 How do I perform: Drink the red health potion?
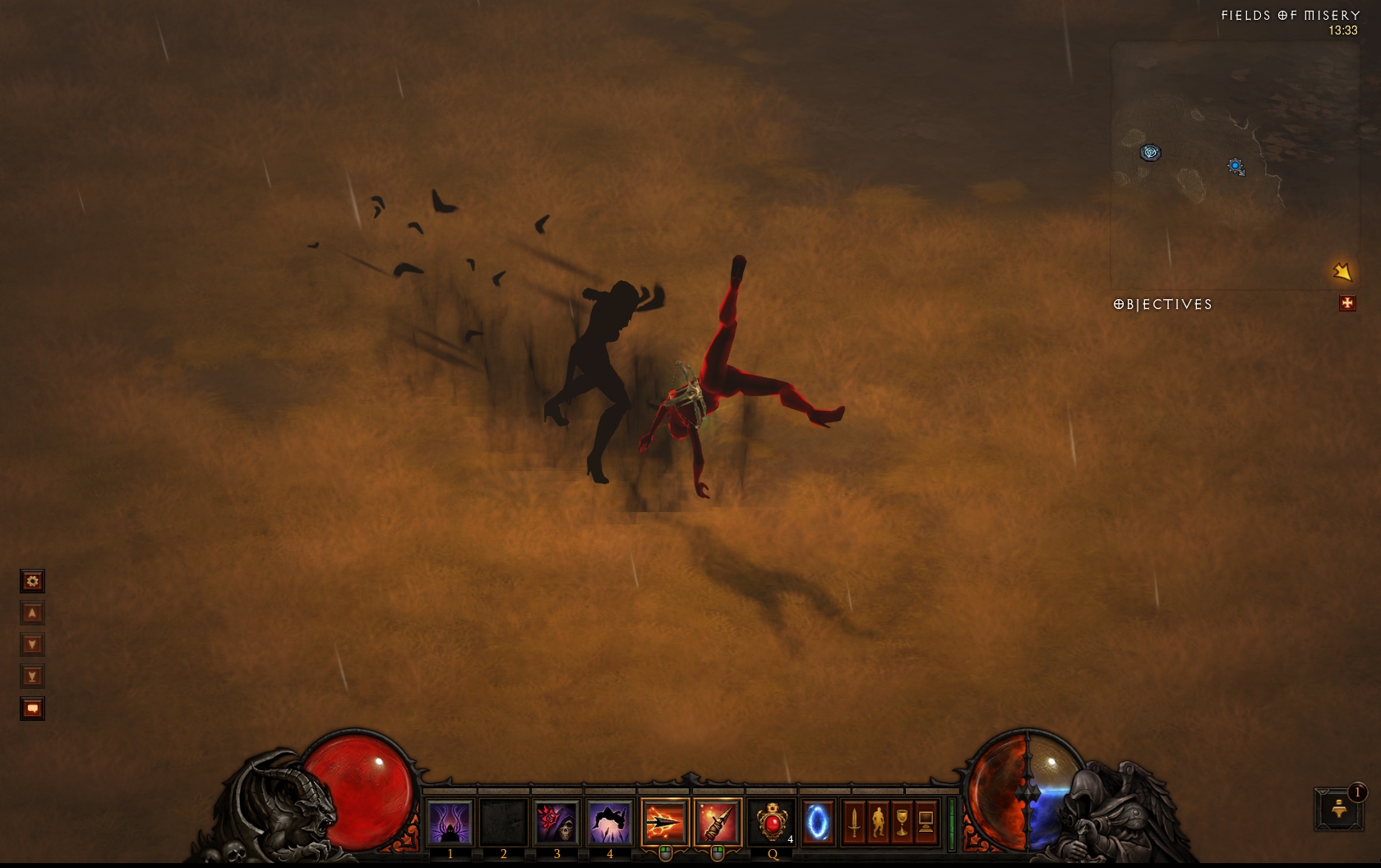(x=772, y=821)
